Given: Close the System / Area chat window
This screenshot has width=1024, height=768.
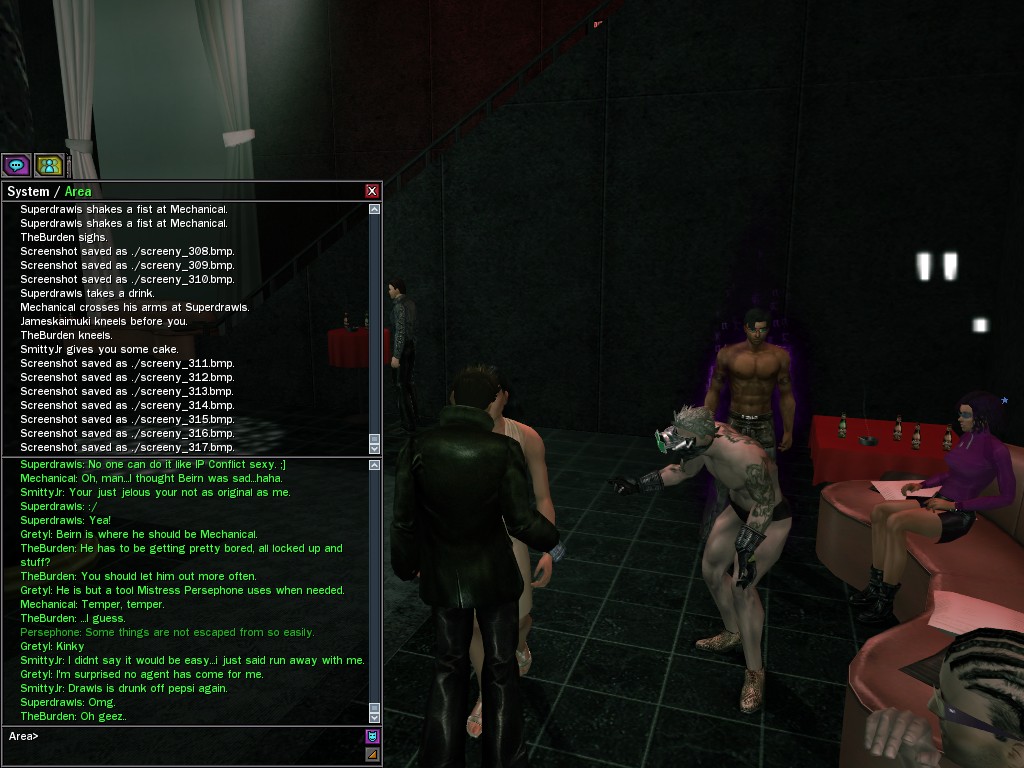Looking at the screenshot, I should click(x=372, y=191).
